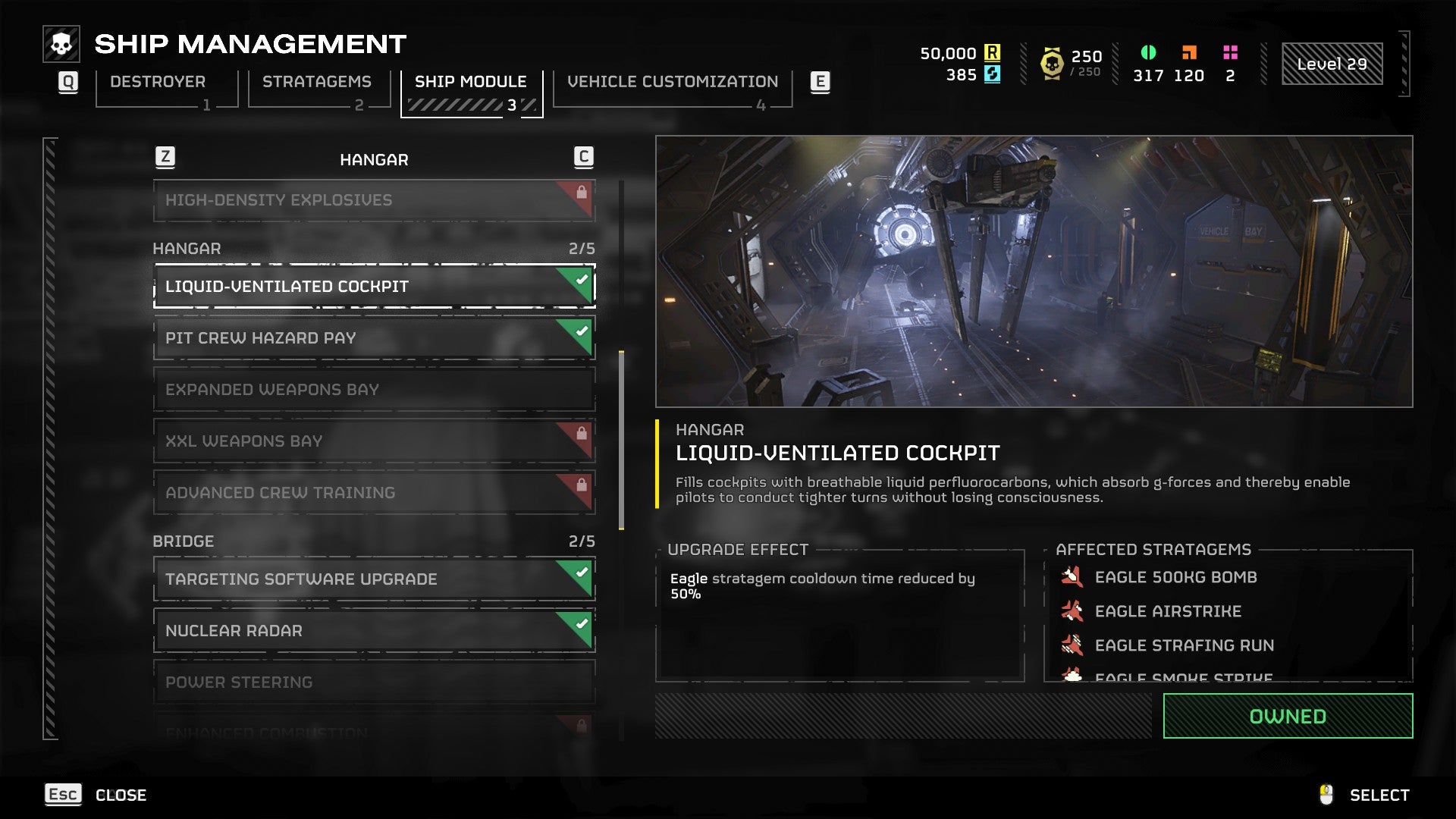Image resolution: width=1456 pixels, height=819 pixels.
Task: Select the Ship Module tab
Action: click(x=471, y=83)
